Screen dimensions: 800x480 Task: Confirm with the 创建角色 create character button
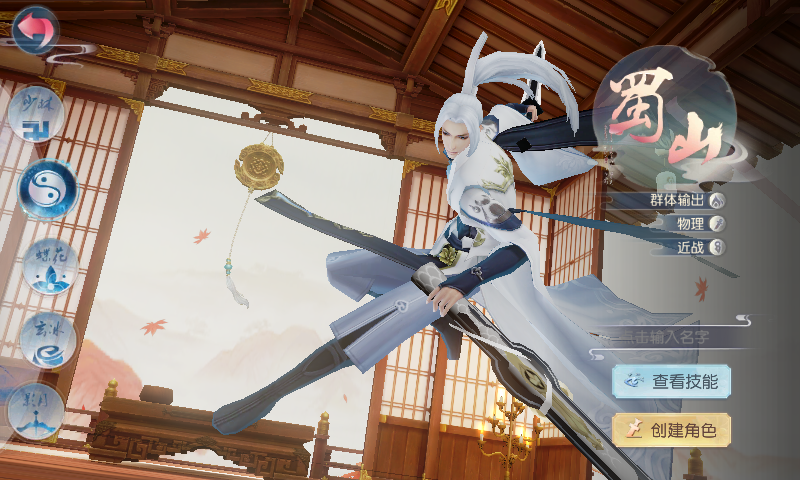672,430
